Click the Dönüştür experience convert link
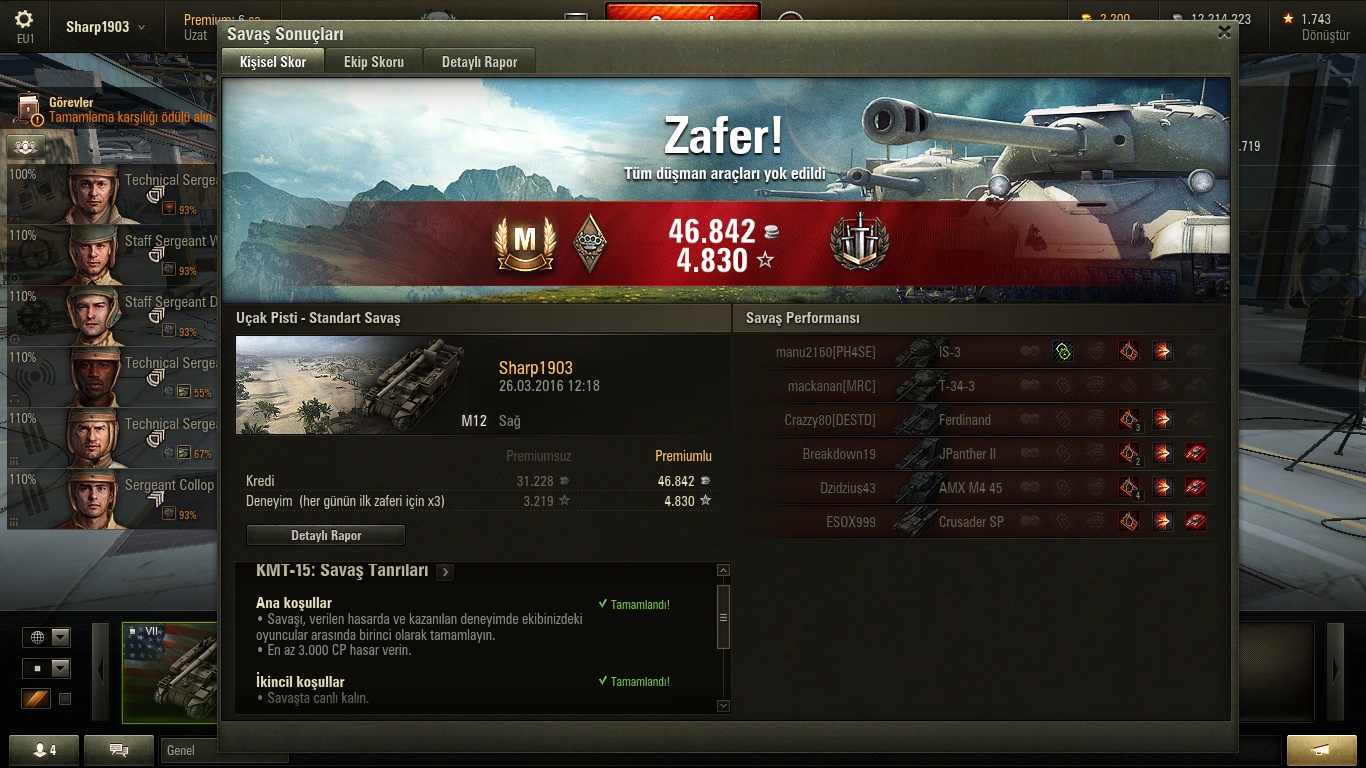Image resolution: width=1366 pixels, height=768 pixels. coord(1325,35)
